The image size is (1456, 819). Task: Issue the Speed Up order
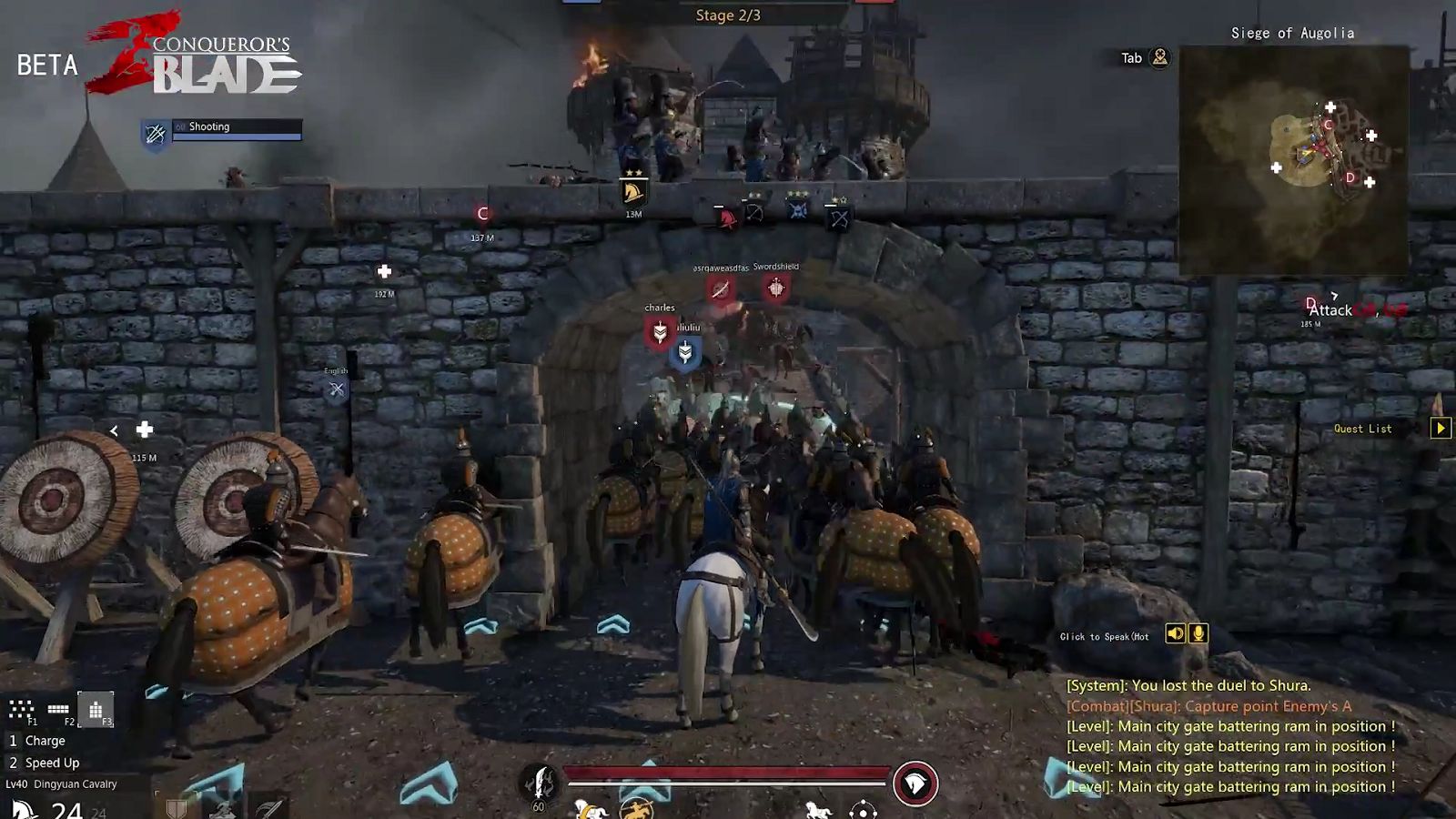52,763
